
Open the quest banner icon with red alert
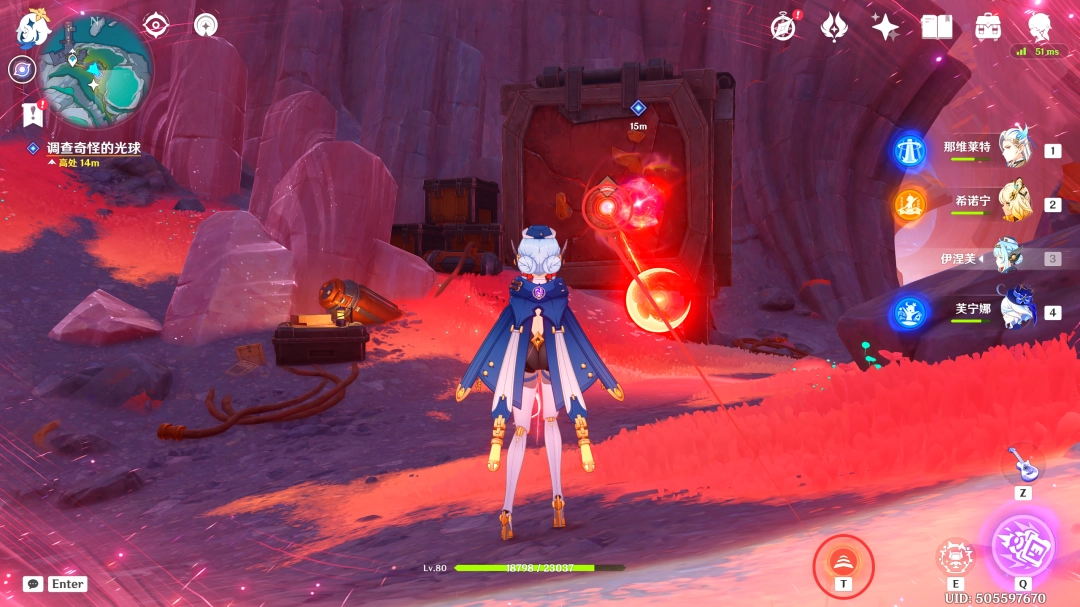point(33,114)
